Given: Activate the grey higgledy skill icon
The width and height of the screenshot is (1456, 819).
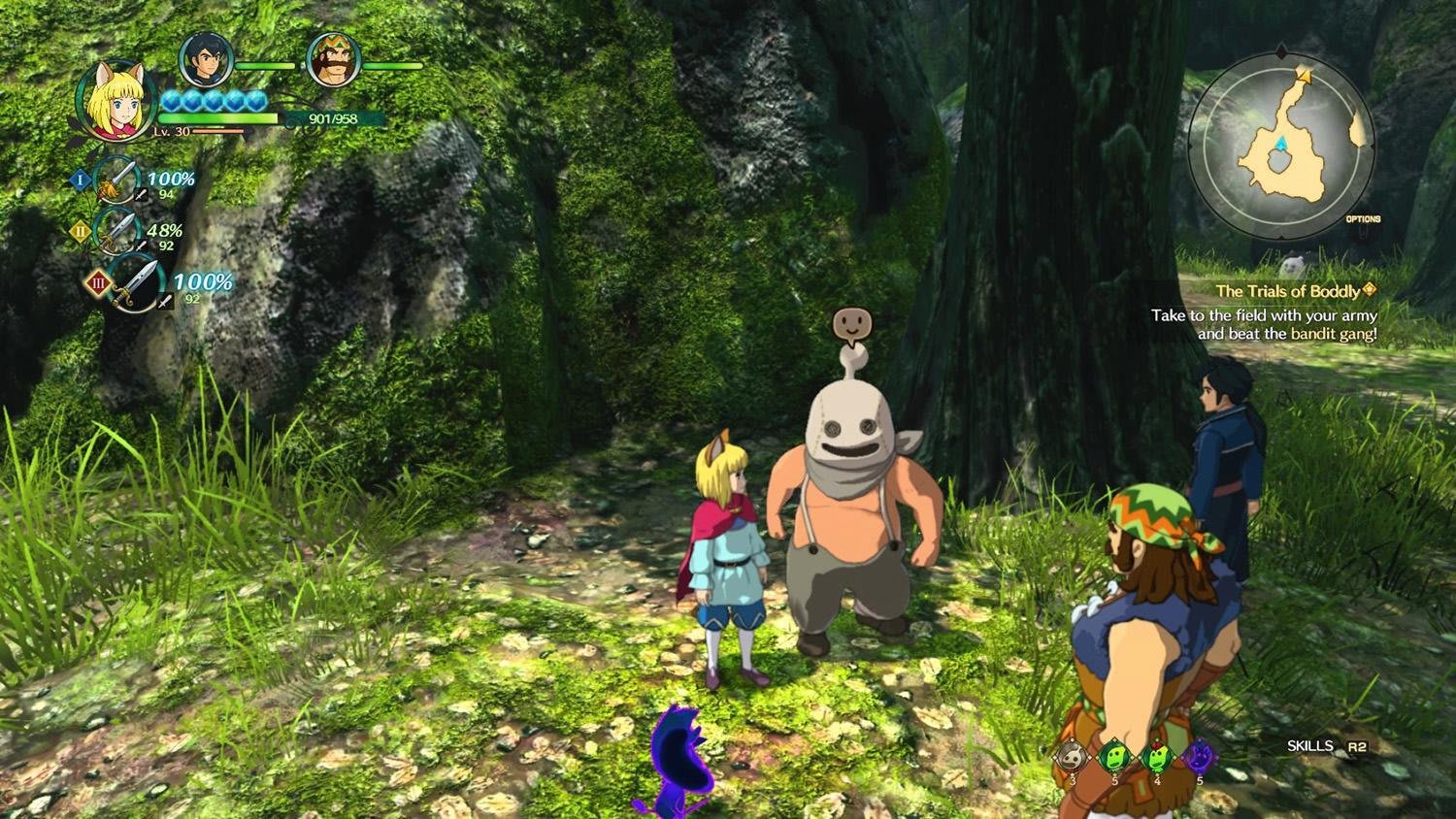Looking at the screenshot, I should point(1072,755).
